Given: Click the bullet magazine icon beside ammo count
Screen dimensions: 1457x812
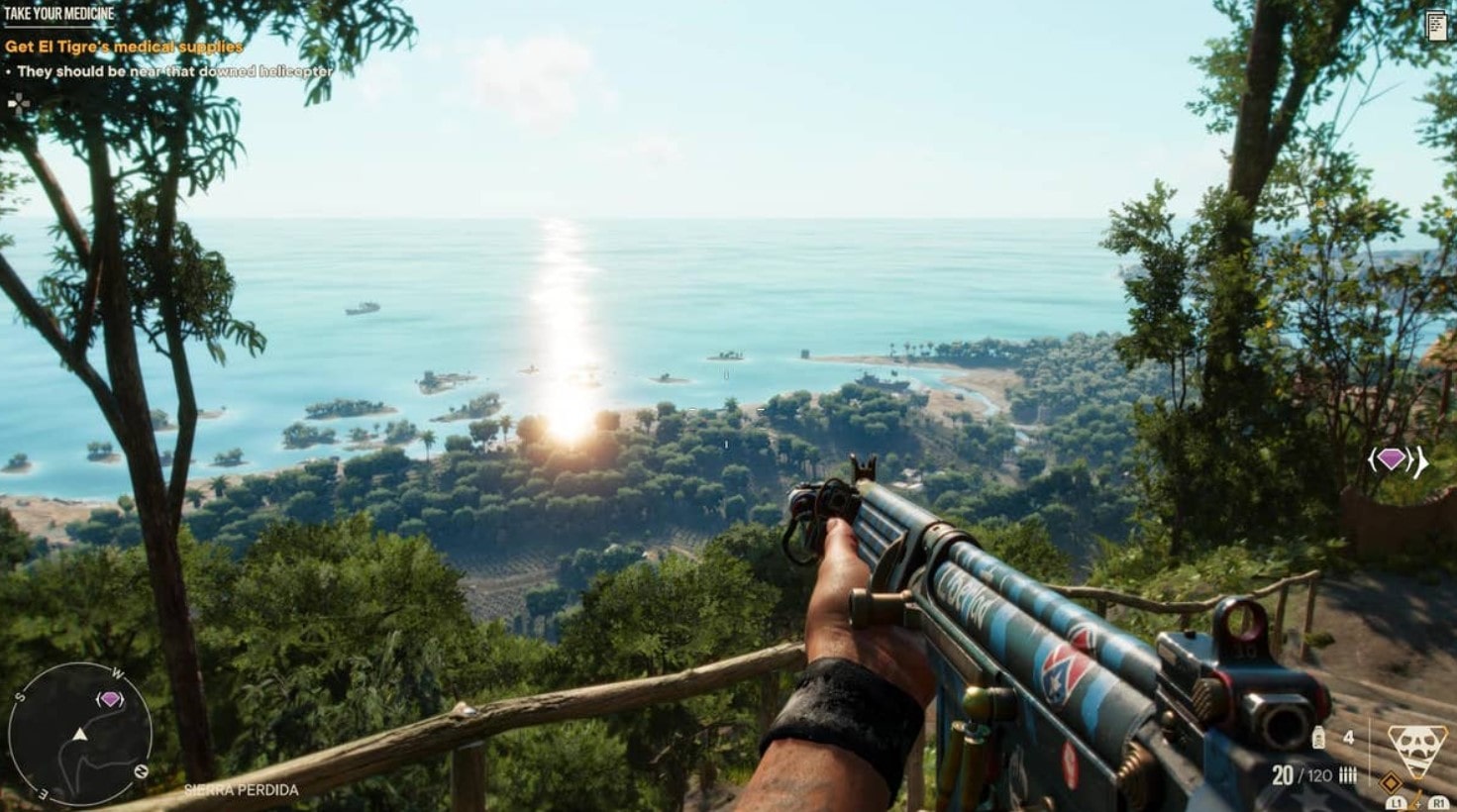Looking at the screenshot, I should (x=1347, y=774).
